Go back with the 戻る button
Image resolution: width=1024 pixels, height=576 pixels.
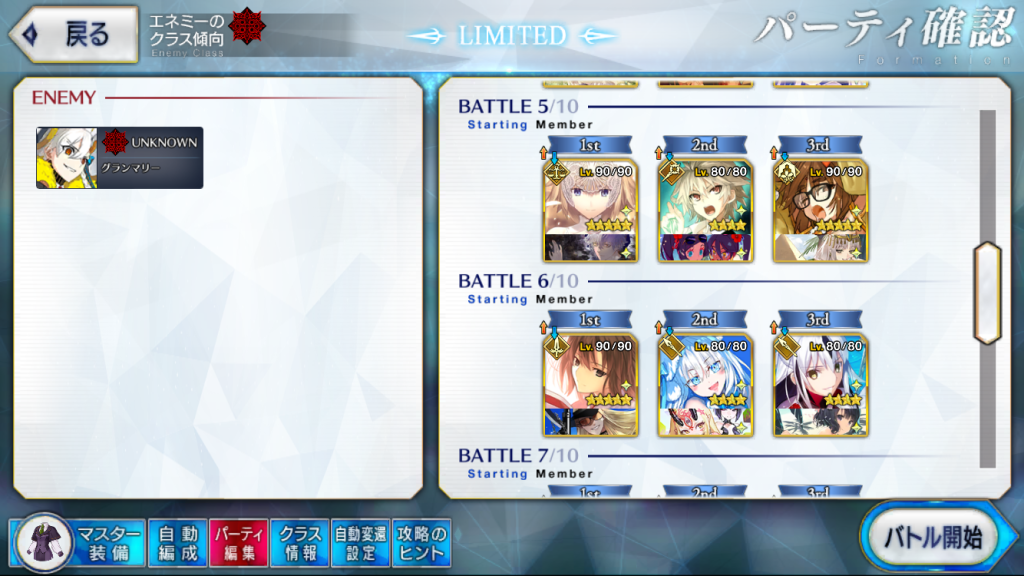[74, 35]
